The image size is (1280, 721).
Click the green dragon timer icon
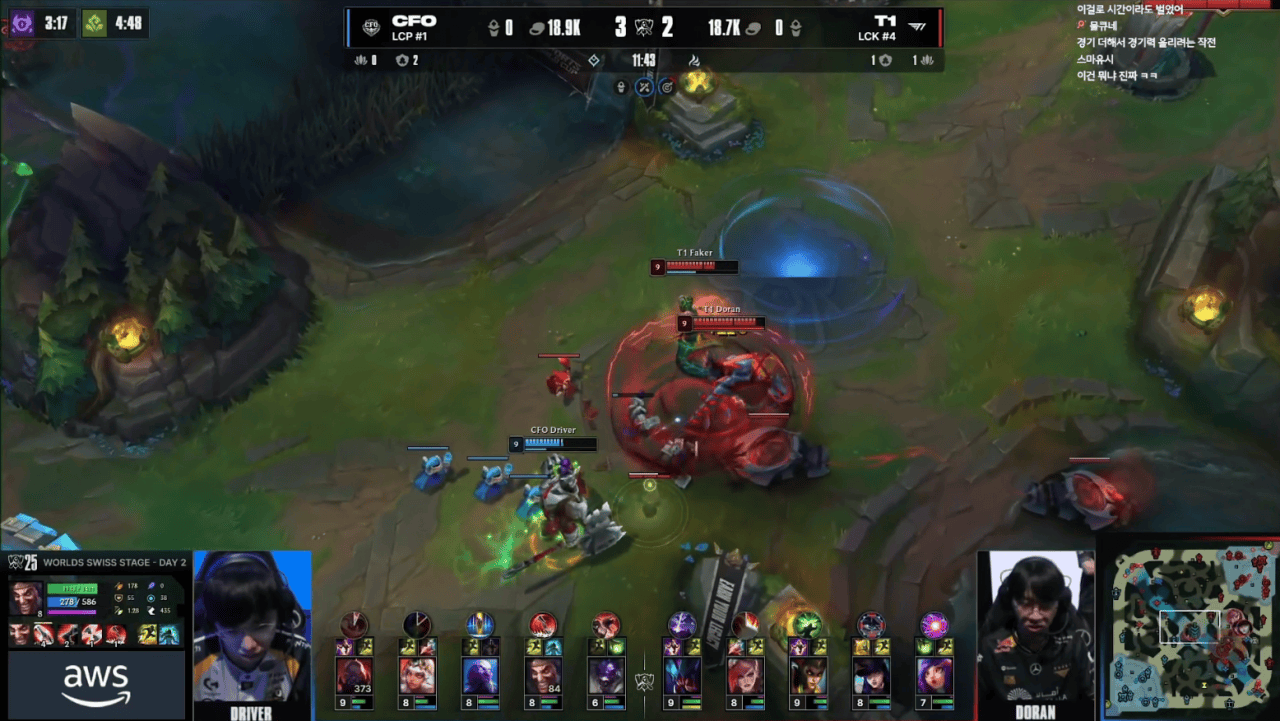(x=95, y=23)
